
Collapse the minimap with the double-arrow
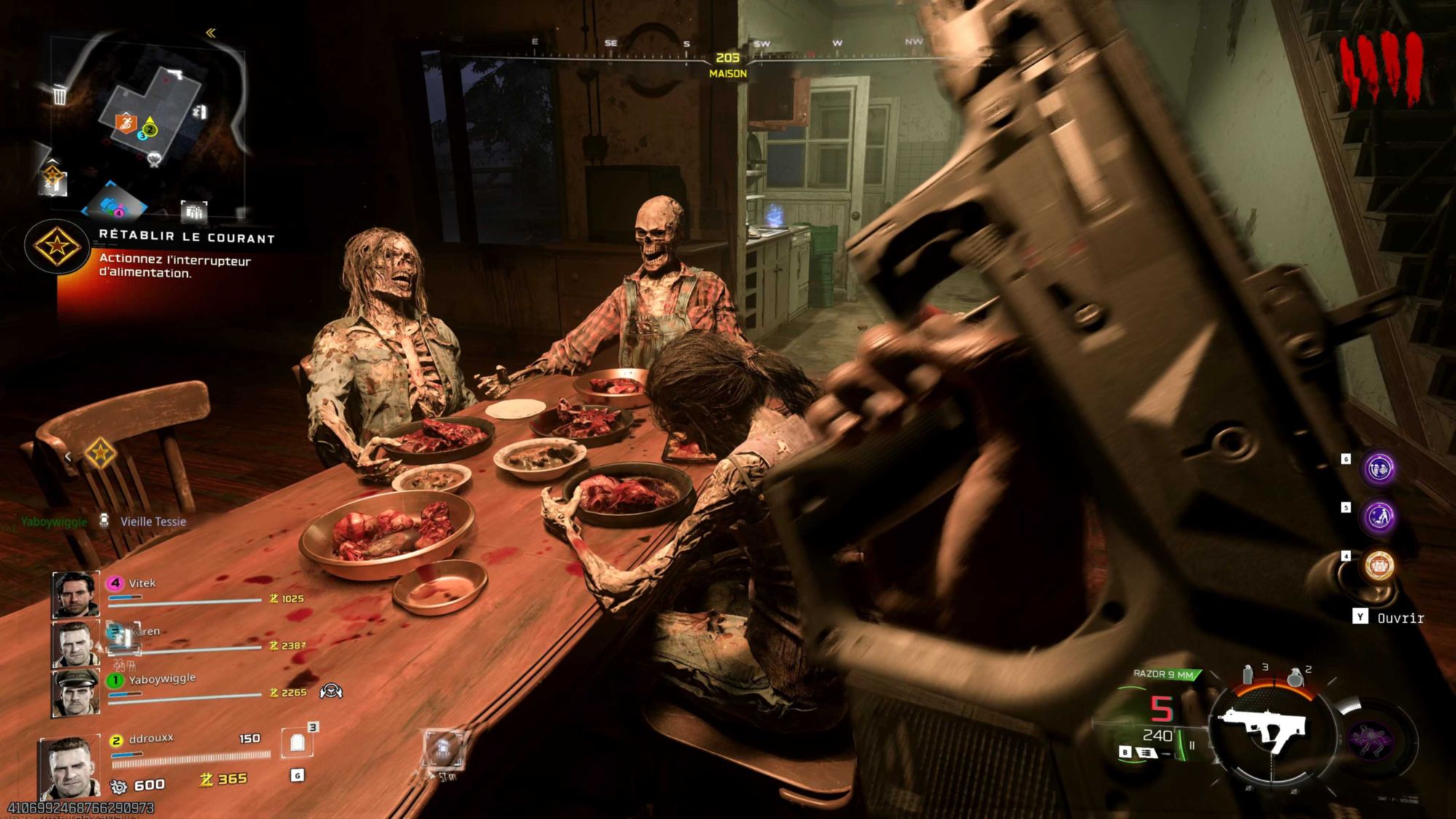point(210,33)
